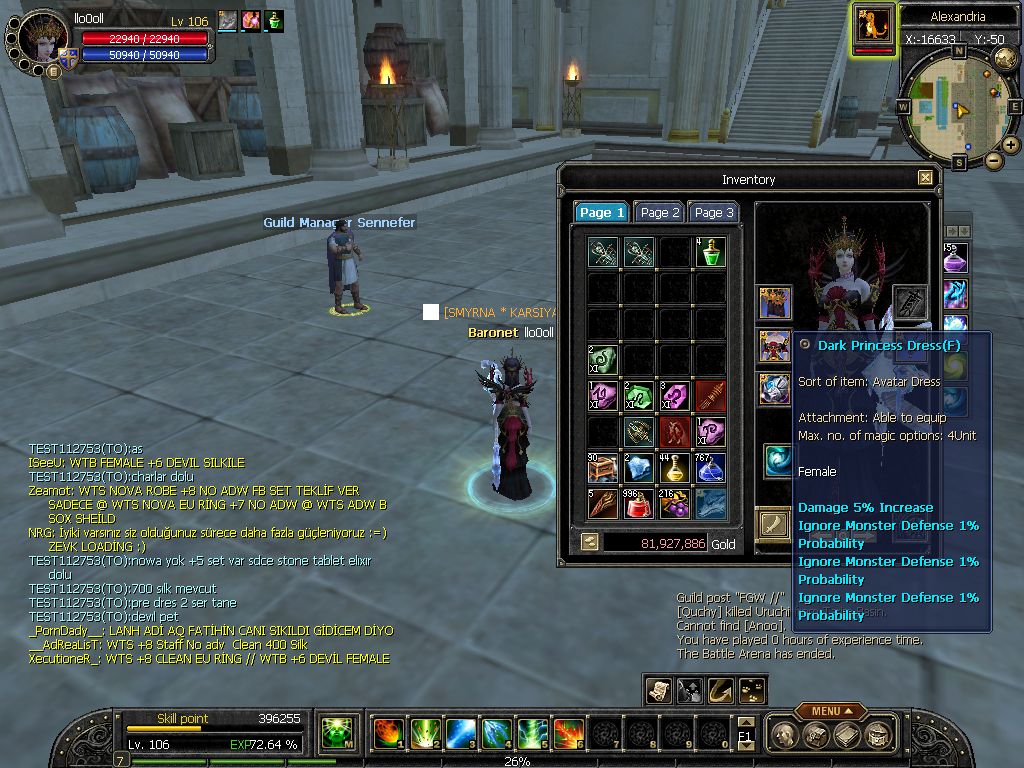
Task: Open inventory Page 3 tab
Action: (x=714, y=212)
